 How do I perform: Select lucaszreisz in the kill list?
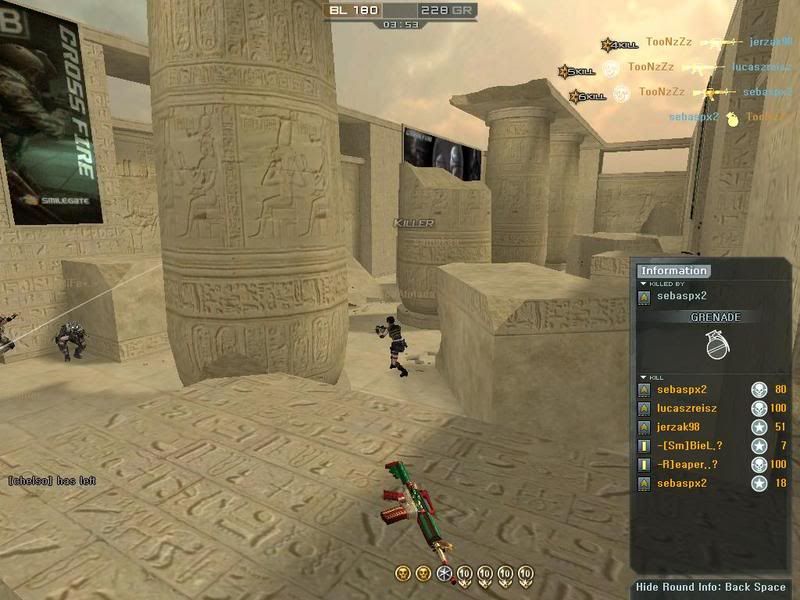point(686,408)
